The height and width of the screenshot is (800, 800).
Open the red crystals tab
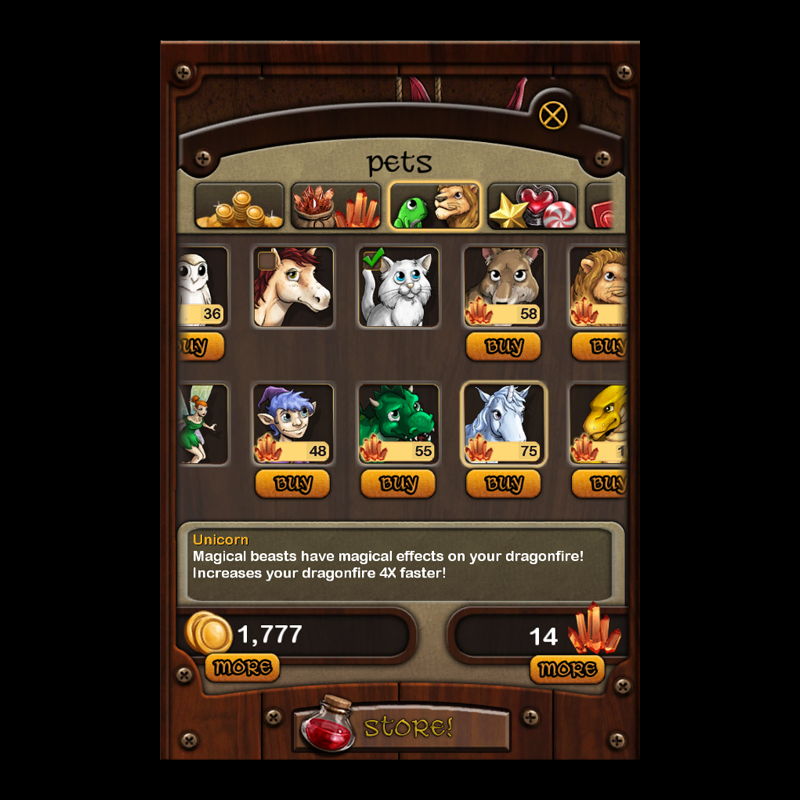click(335, 206)
